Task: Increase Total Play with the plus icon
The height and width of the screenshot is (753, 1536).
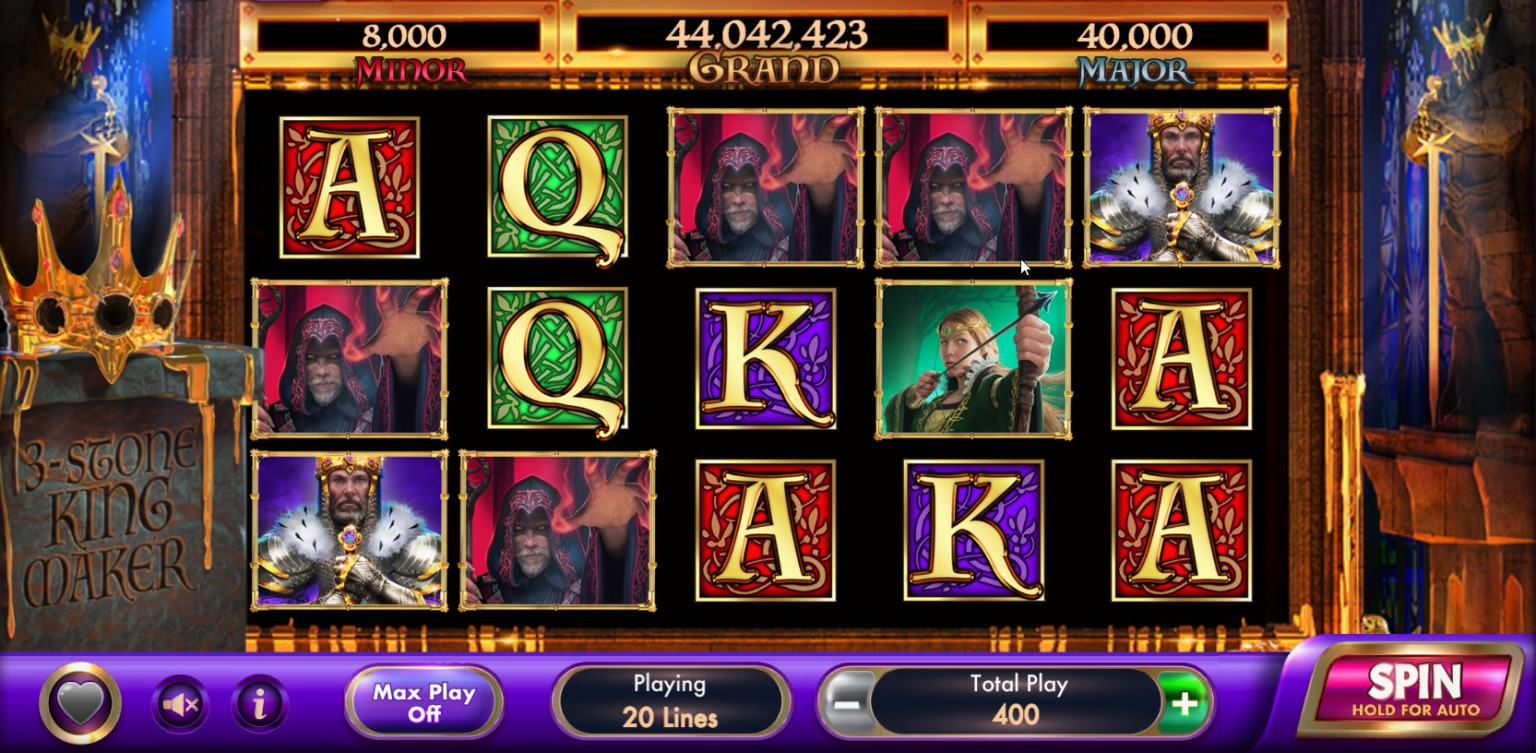Action: tap(1185, 703)
